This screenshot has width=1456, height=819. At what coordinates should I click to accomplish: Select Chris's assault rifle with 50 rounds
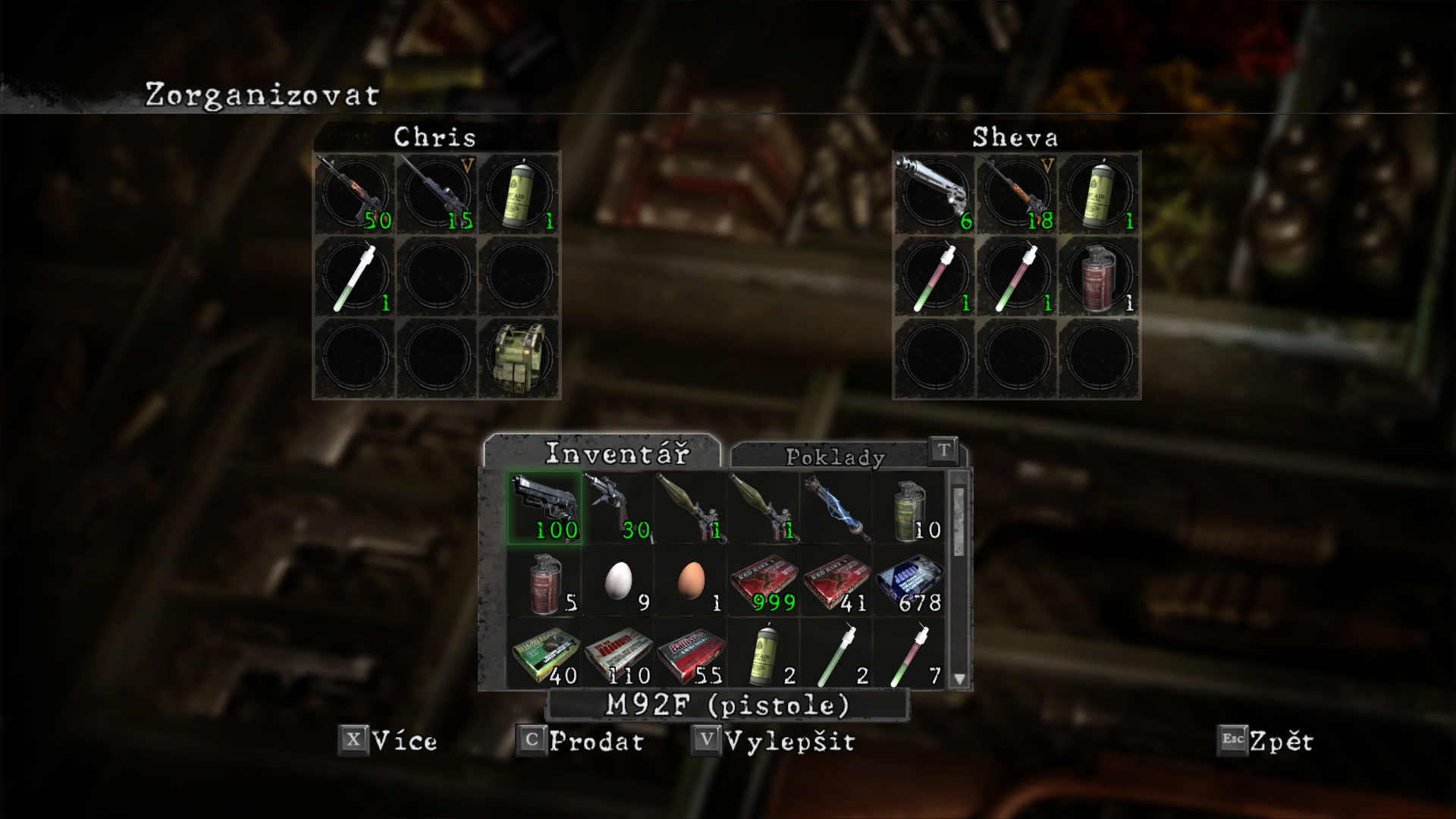[x=355, y=193]
